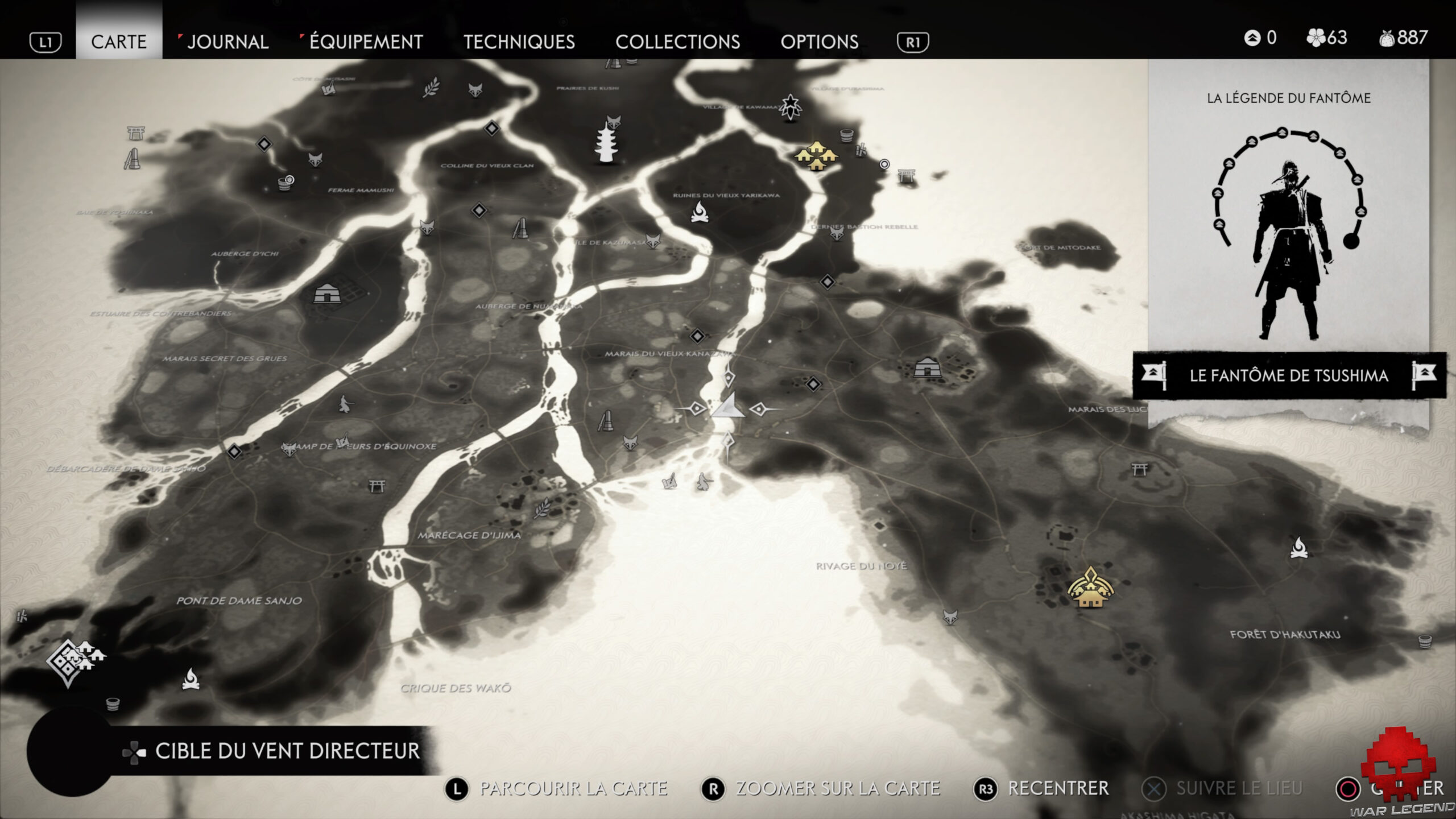This screenshot has width=1456, height=819.
Task: Open the TECHNIQUES tab
Action: (x=519, y=42)
